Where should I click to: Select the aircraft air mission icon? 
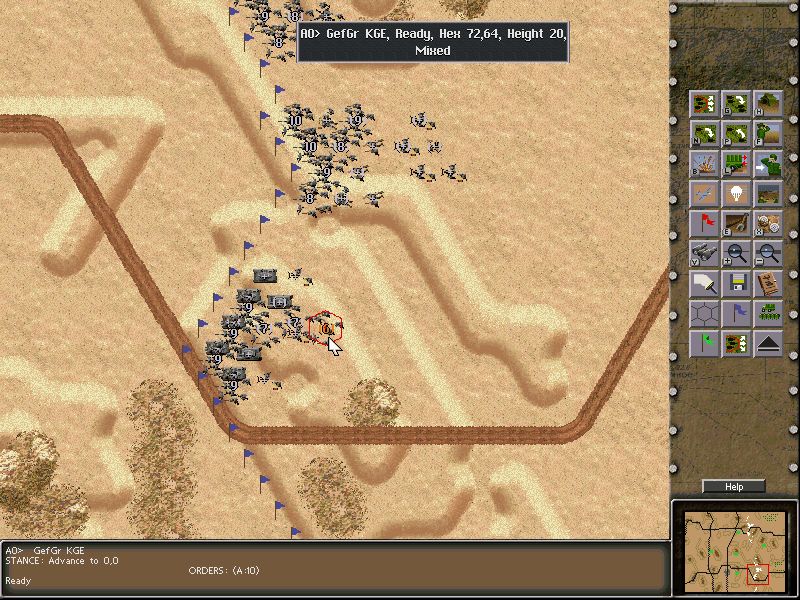pos(704,193)
